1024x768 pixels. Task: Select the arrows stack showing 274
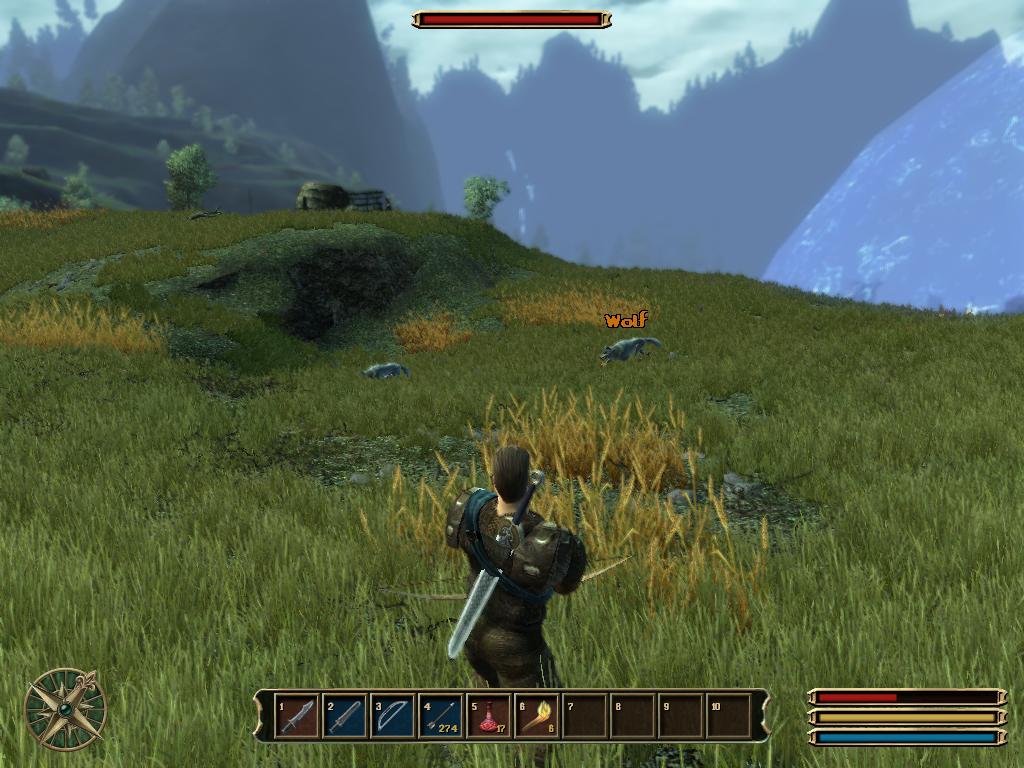coord(441,716)
